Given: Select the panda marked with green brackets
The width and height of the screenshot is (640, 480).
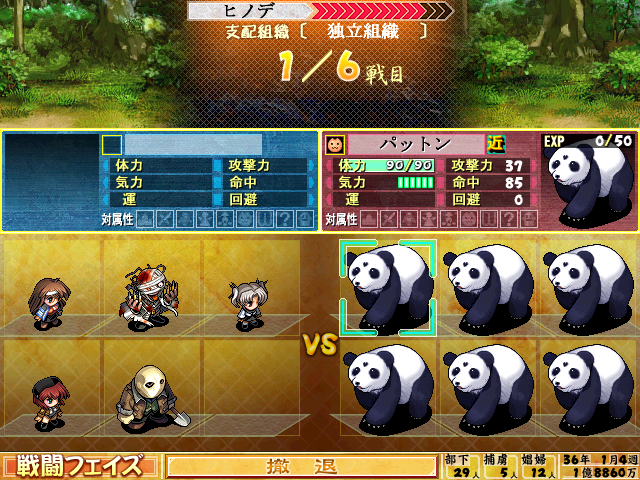Looking at the screenshot, I should click(388, 287).
